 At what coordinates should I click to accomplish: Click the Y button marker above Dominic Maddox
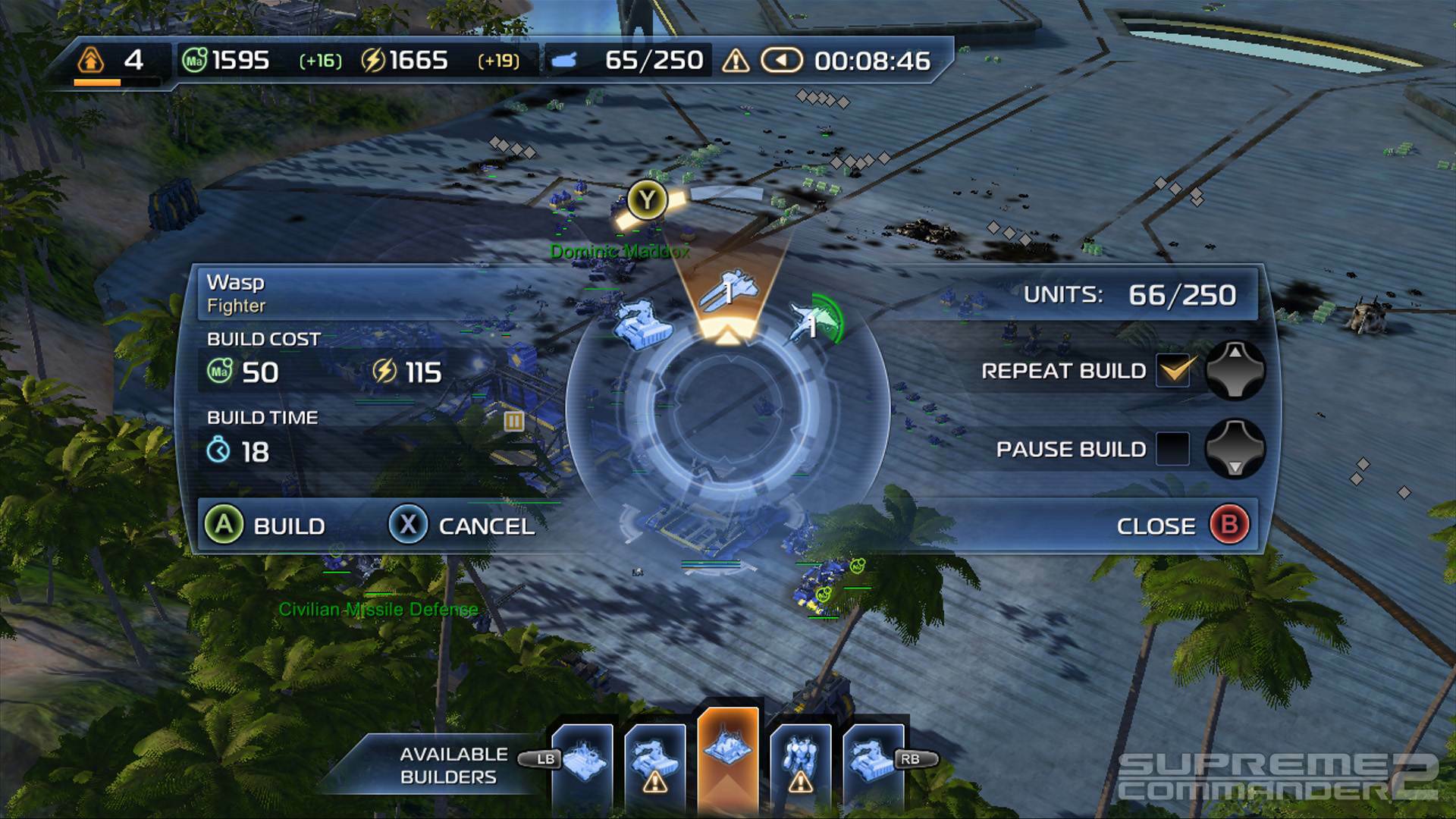point(645,199)
